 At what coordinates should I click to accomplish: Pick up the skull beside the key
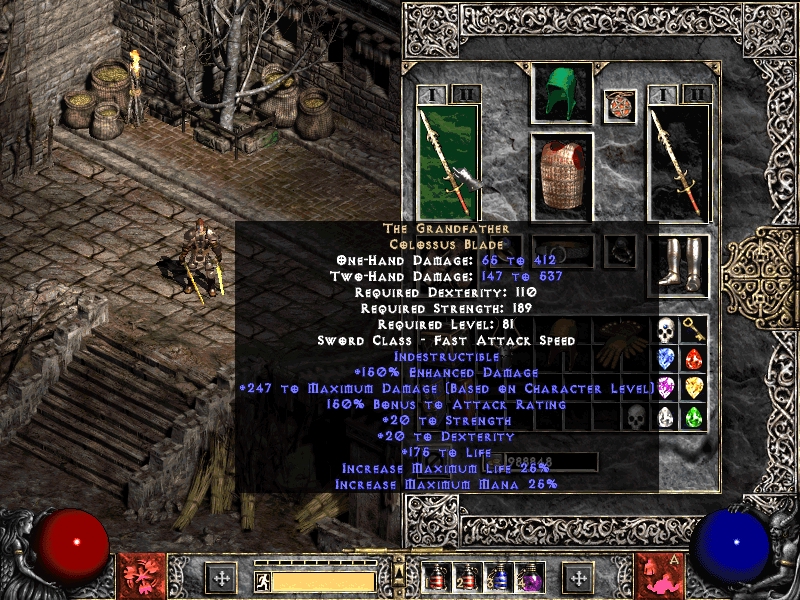pos(666,331)
